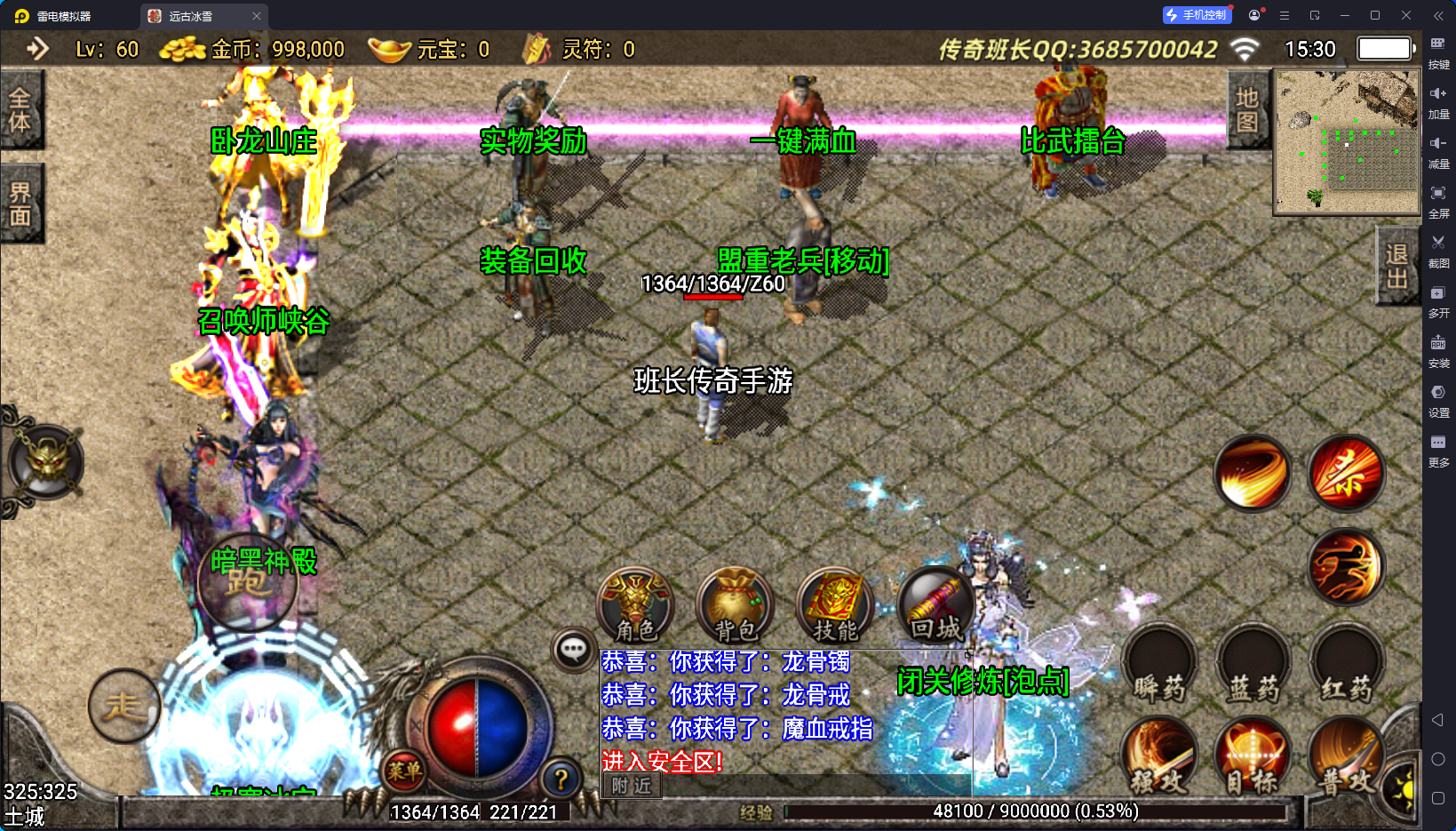Screen dimensions: 1456x831
Task: Activate the 普攻 normal attack
Action: pos(1345,757)
